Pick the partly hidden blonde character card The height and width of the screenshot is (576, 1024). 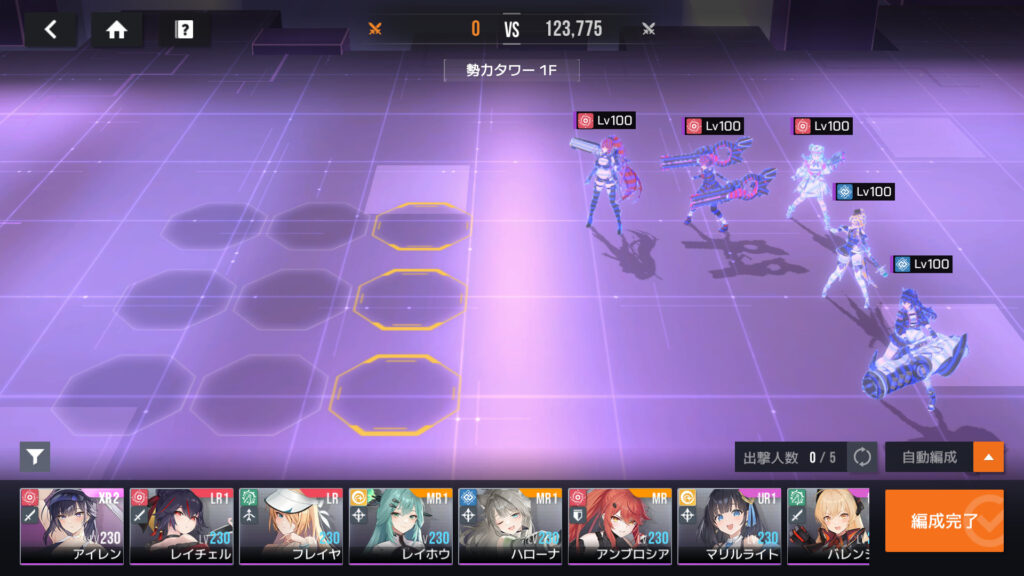tap(827, 526)
